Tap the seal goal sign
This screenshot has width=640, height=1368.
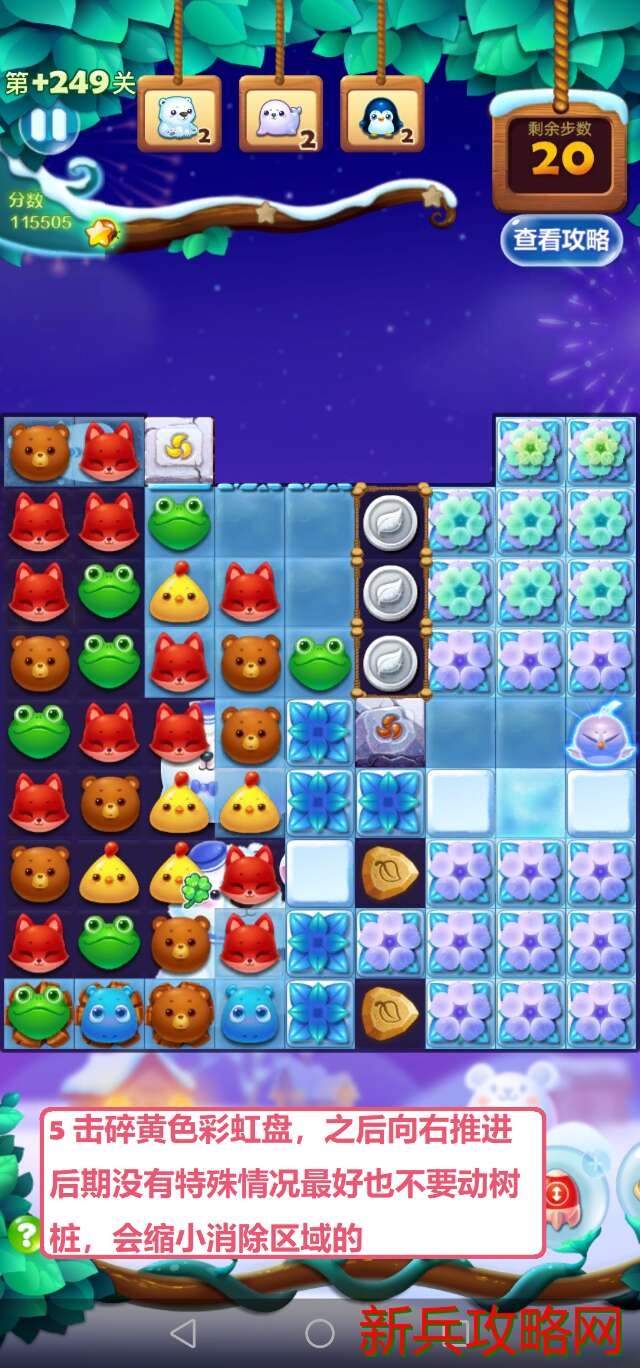(x=280, y=115)
